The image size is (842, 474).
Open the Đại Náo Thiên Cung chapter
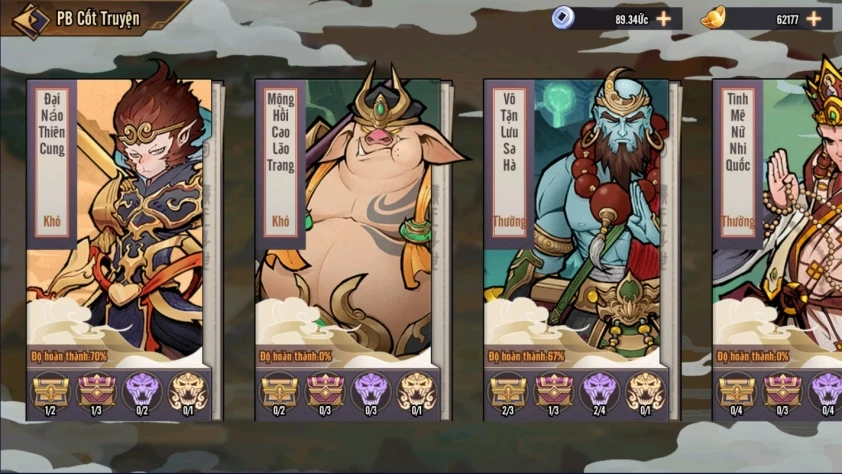120,220
